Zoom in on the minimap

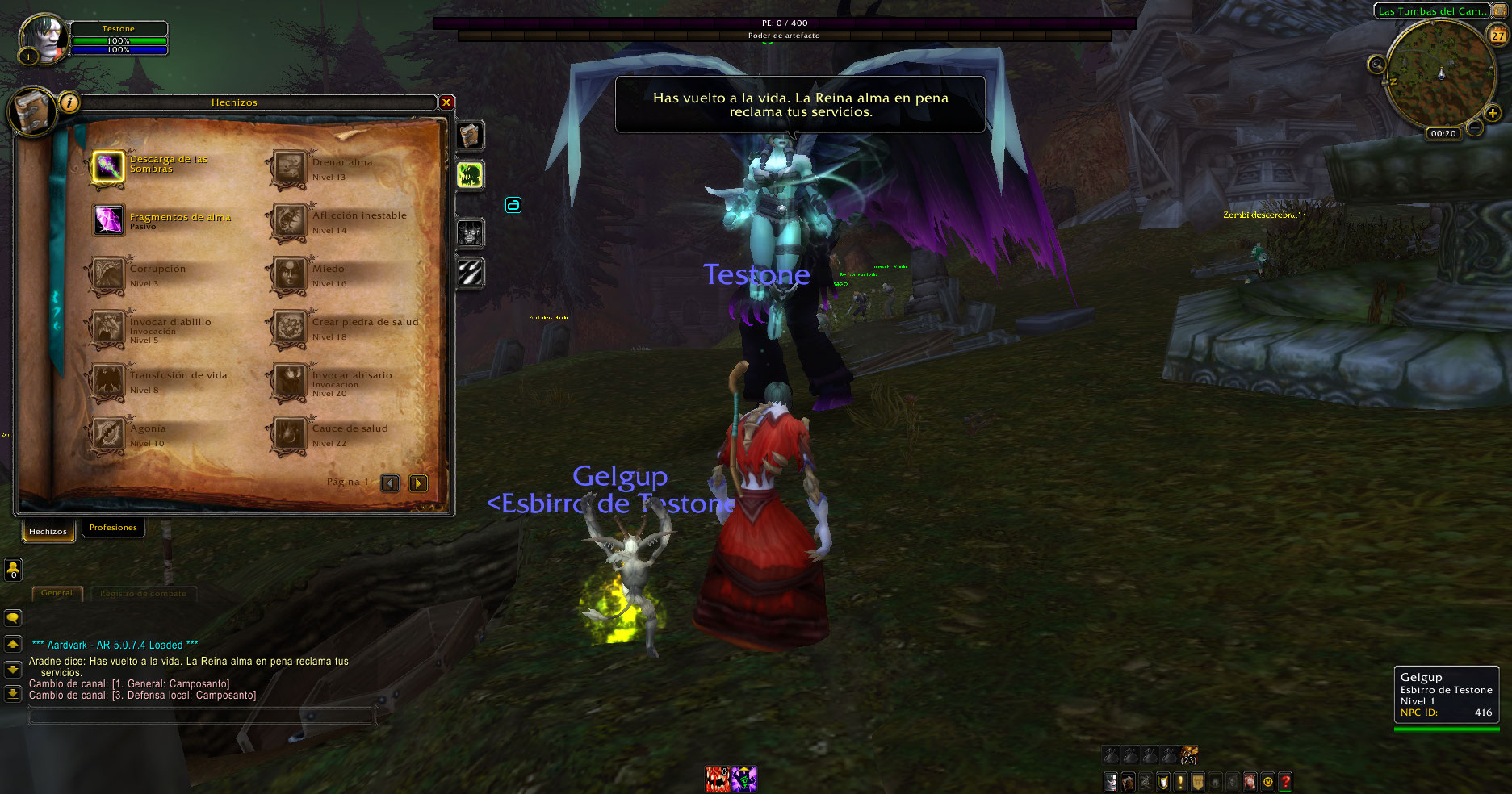(x=1492, y=114)
